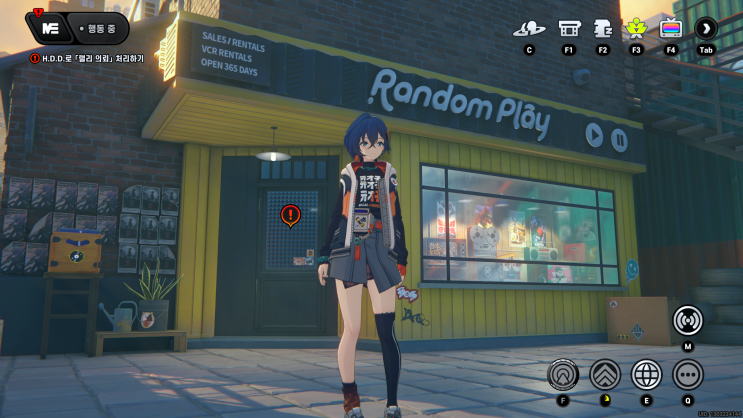This screenshot has height=418, width=743.
Task: Open the green winged emblem icon
Action: (x=637, y=28)
